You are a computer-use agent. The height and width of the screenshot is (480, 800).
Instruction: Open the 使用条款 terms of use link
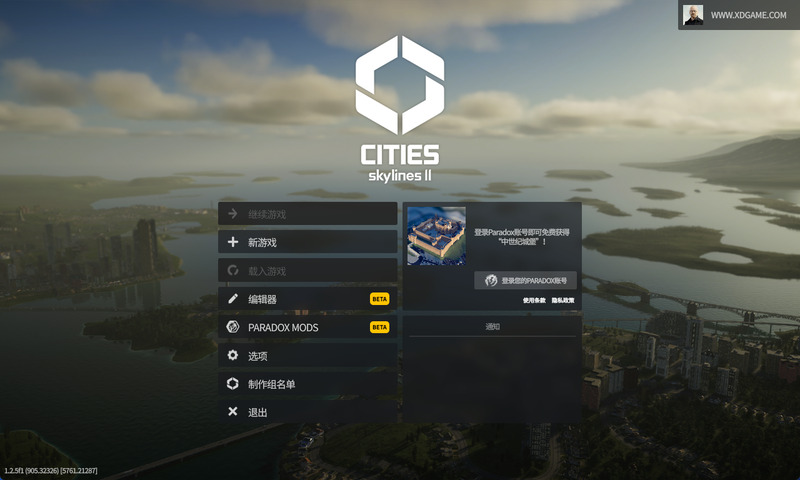click(535, 300)
